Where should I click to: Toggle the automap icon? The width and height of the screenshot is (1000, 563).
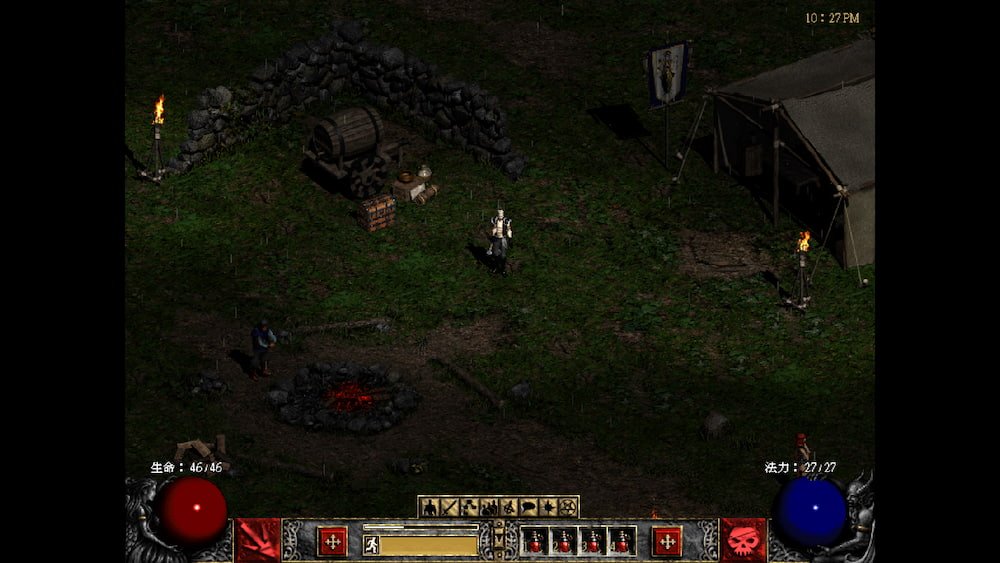(508, 507)
